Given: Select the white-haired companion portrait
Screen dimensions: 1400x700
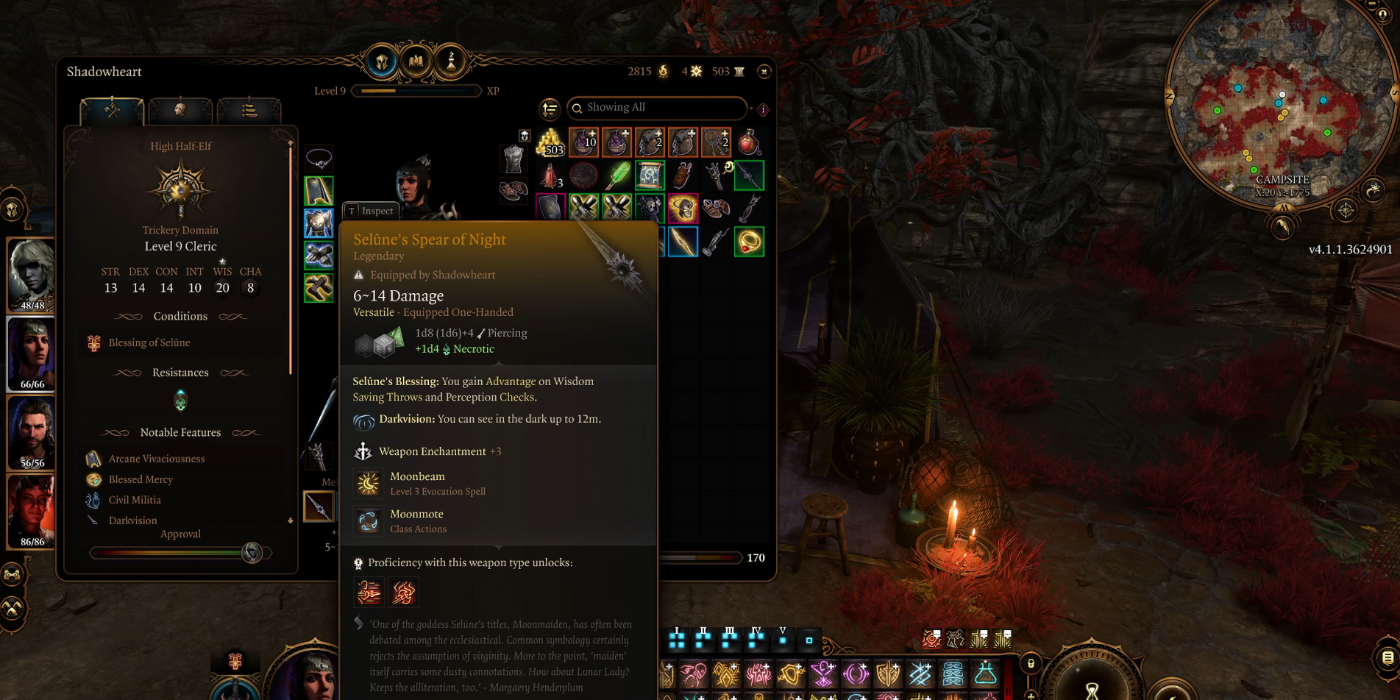Looking at the screenshot, I should coord(31,273).
